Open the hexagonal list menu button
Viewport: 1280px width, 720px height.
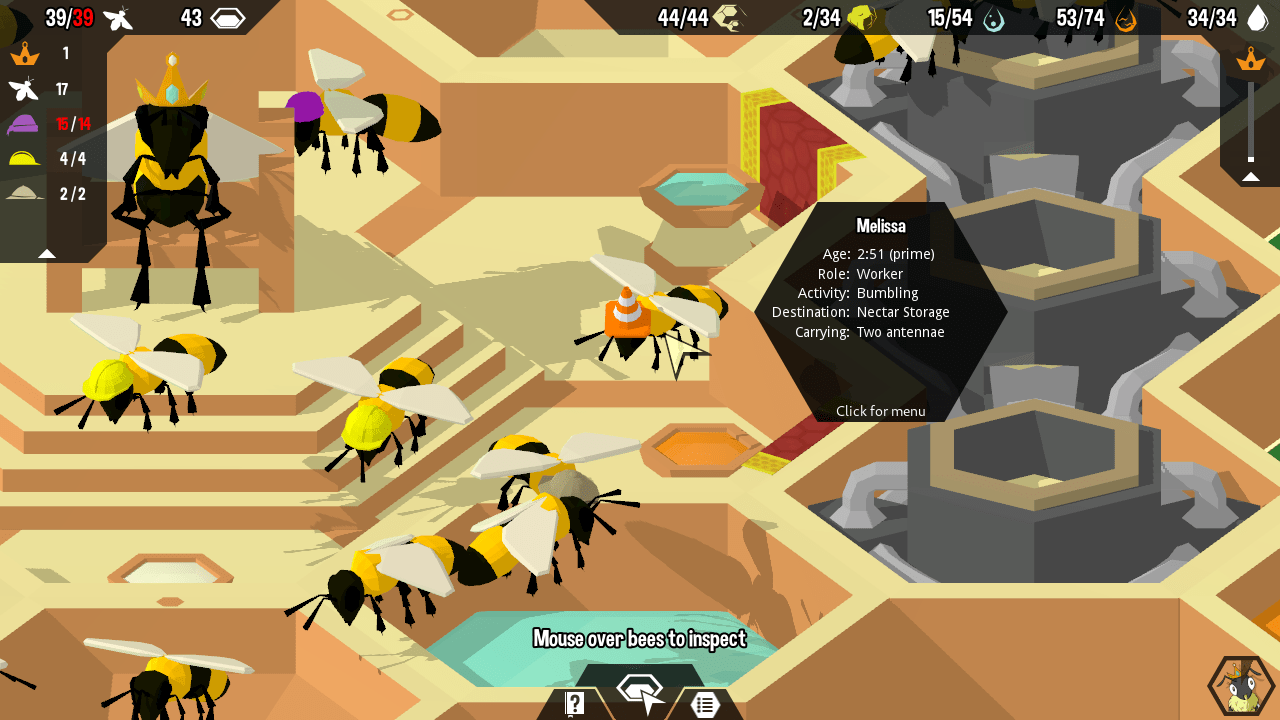[x=705, y=704]
